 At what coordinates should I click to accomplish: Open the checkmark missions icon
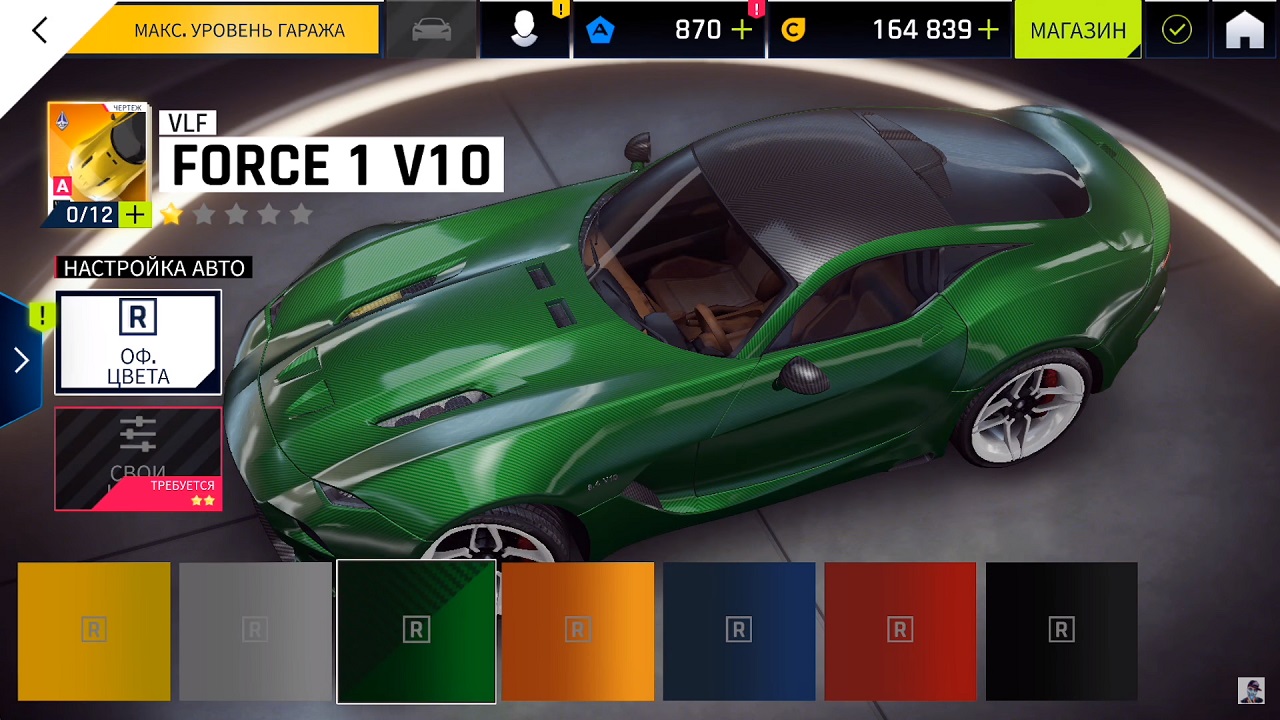tap(1177, 30)
